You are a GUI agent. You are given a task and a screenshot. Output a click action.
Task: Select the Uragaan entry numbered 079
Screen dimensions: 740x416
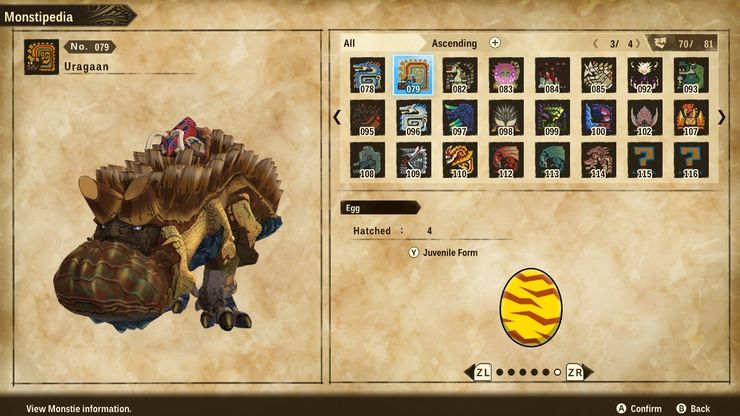(412, 75)
